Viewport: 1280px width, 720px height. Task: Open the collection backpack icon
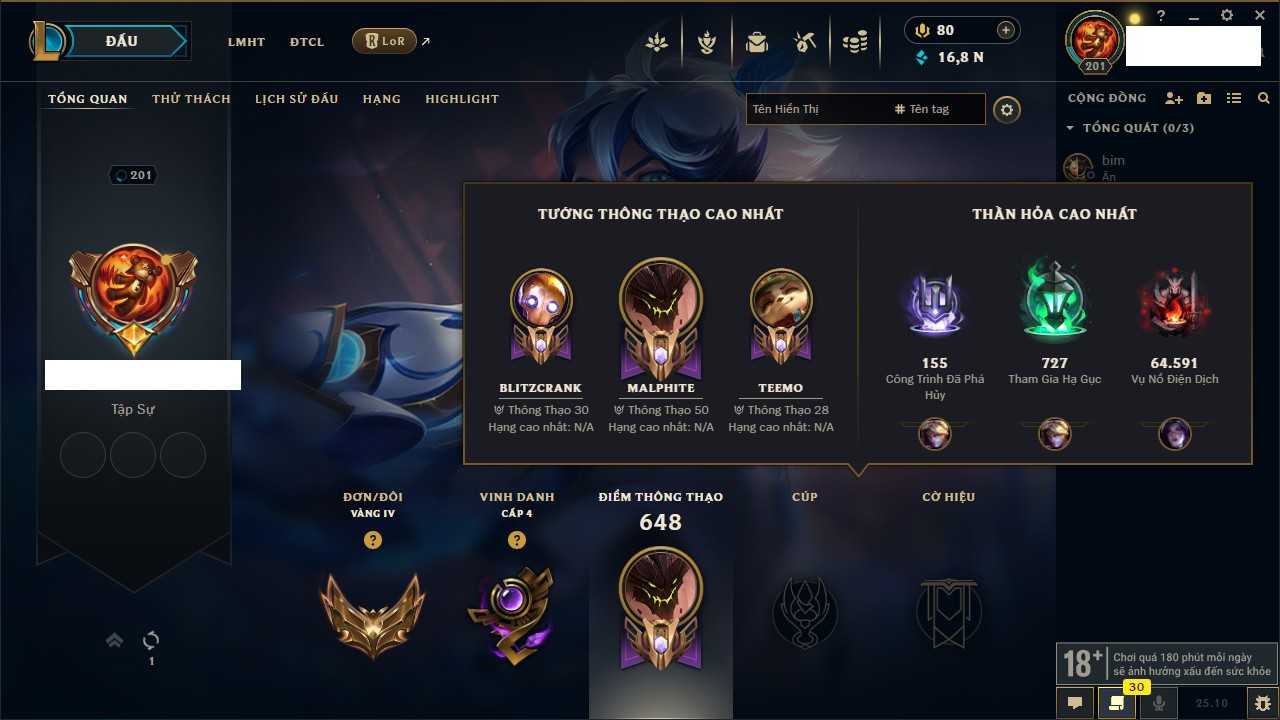[756, 42]
